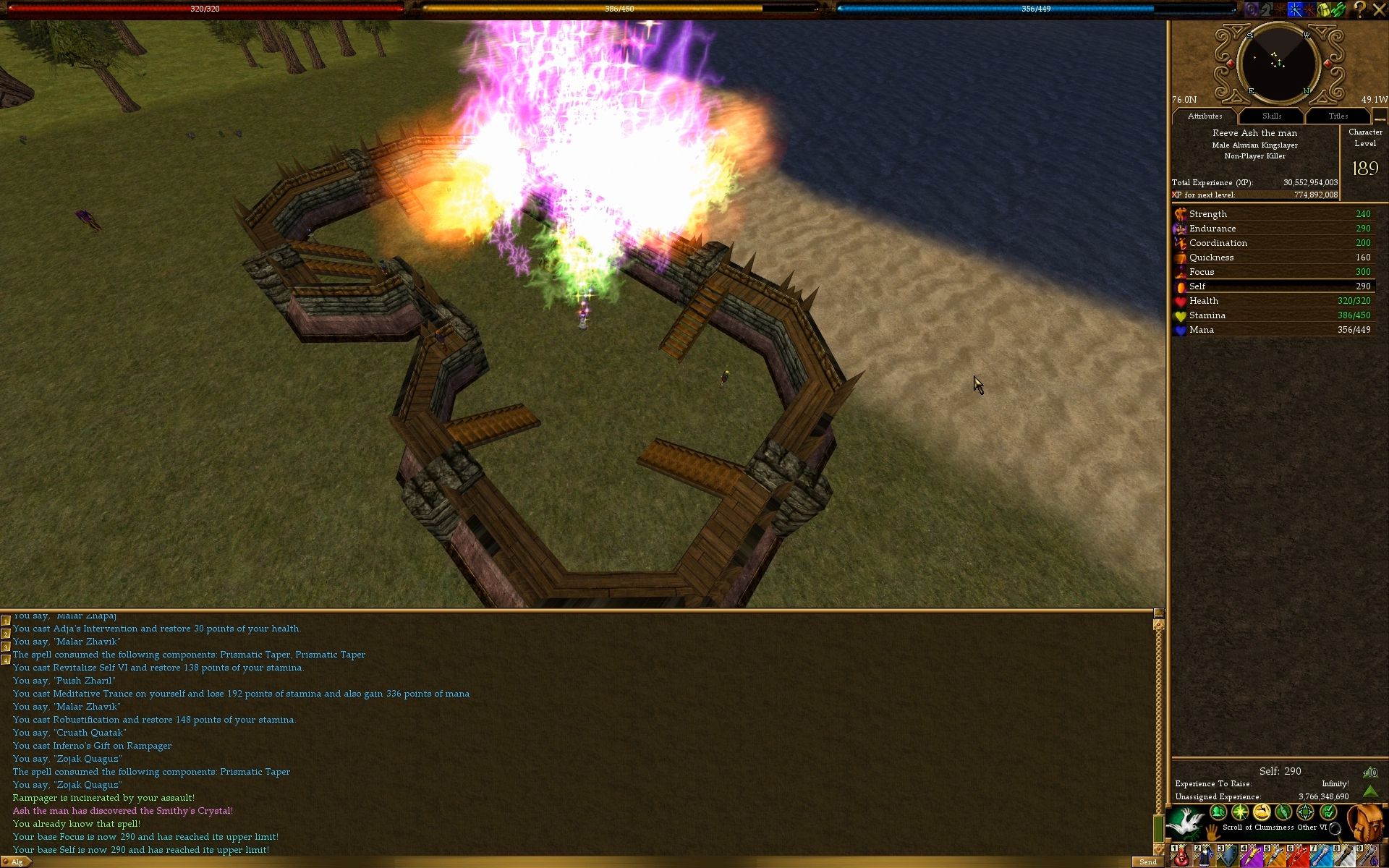Raise Self by ten with +10 arrow
1389x868 pixels.
click(1369, 773)
